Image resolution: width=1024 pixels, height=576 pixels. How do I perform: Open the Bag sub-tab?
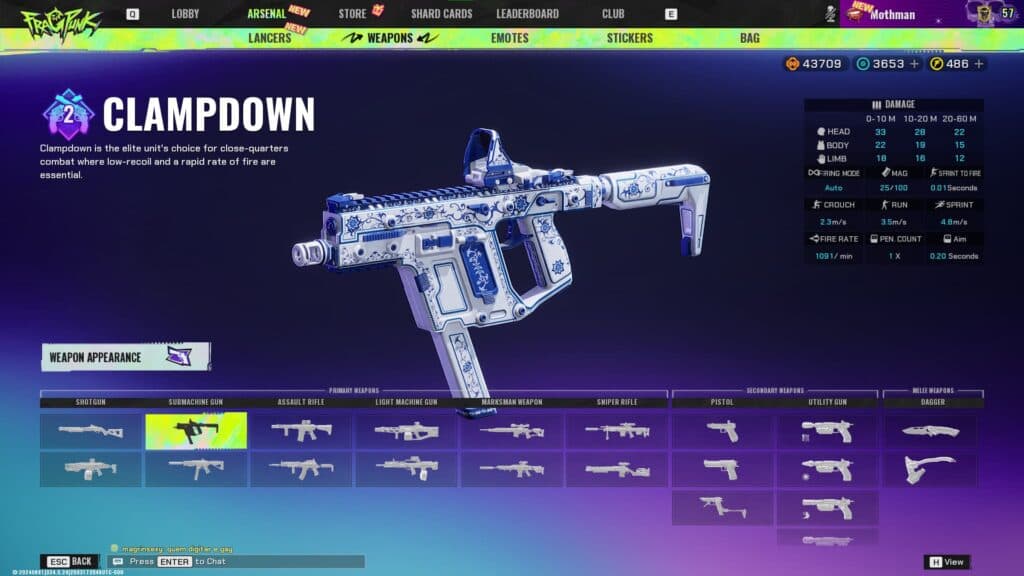(x=749, y=38)
